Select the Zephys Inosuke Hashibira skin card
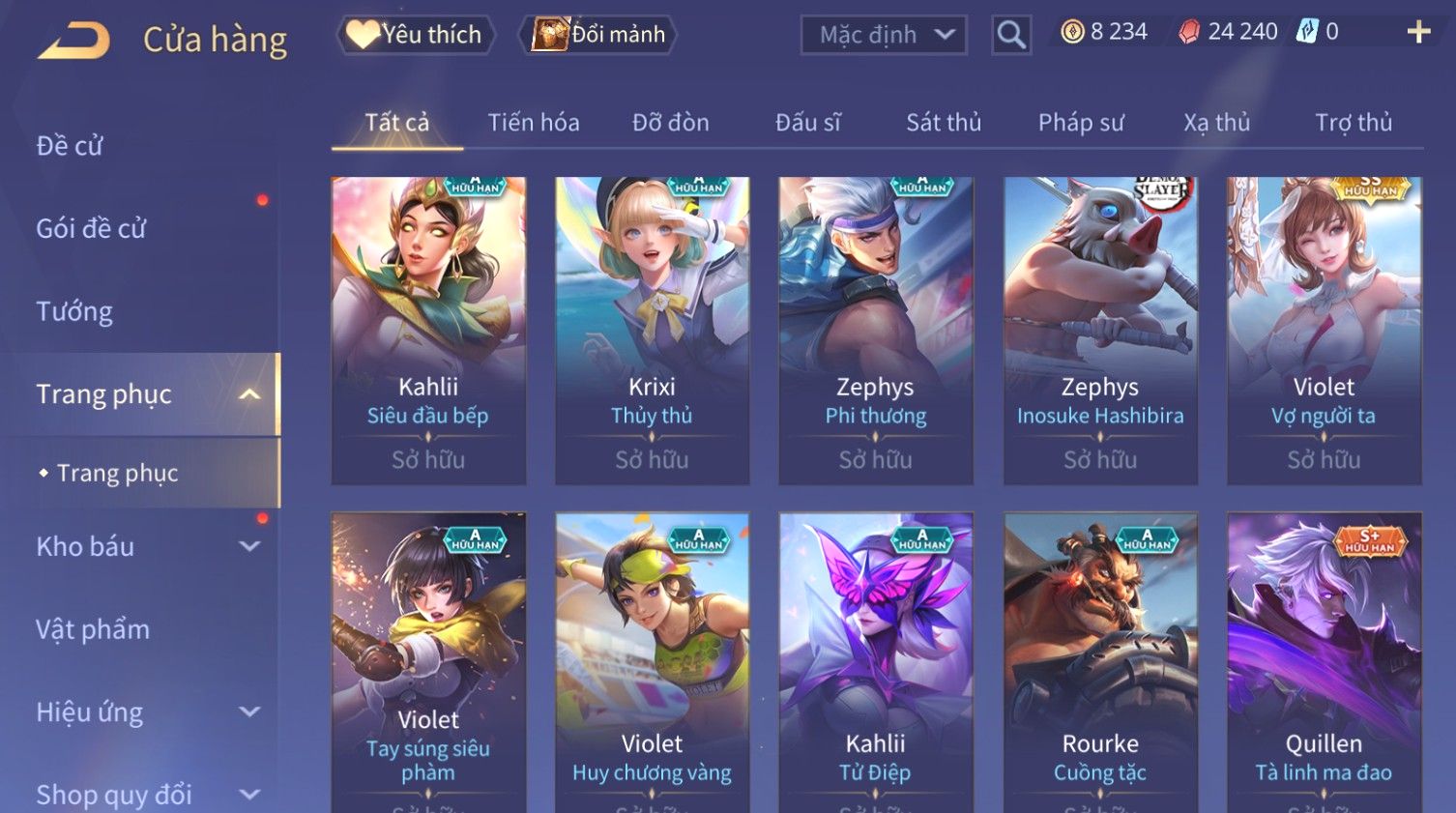Viewport: 1456px width, 813px height. (1100, 329)
